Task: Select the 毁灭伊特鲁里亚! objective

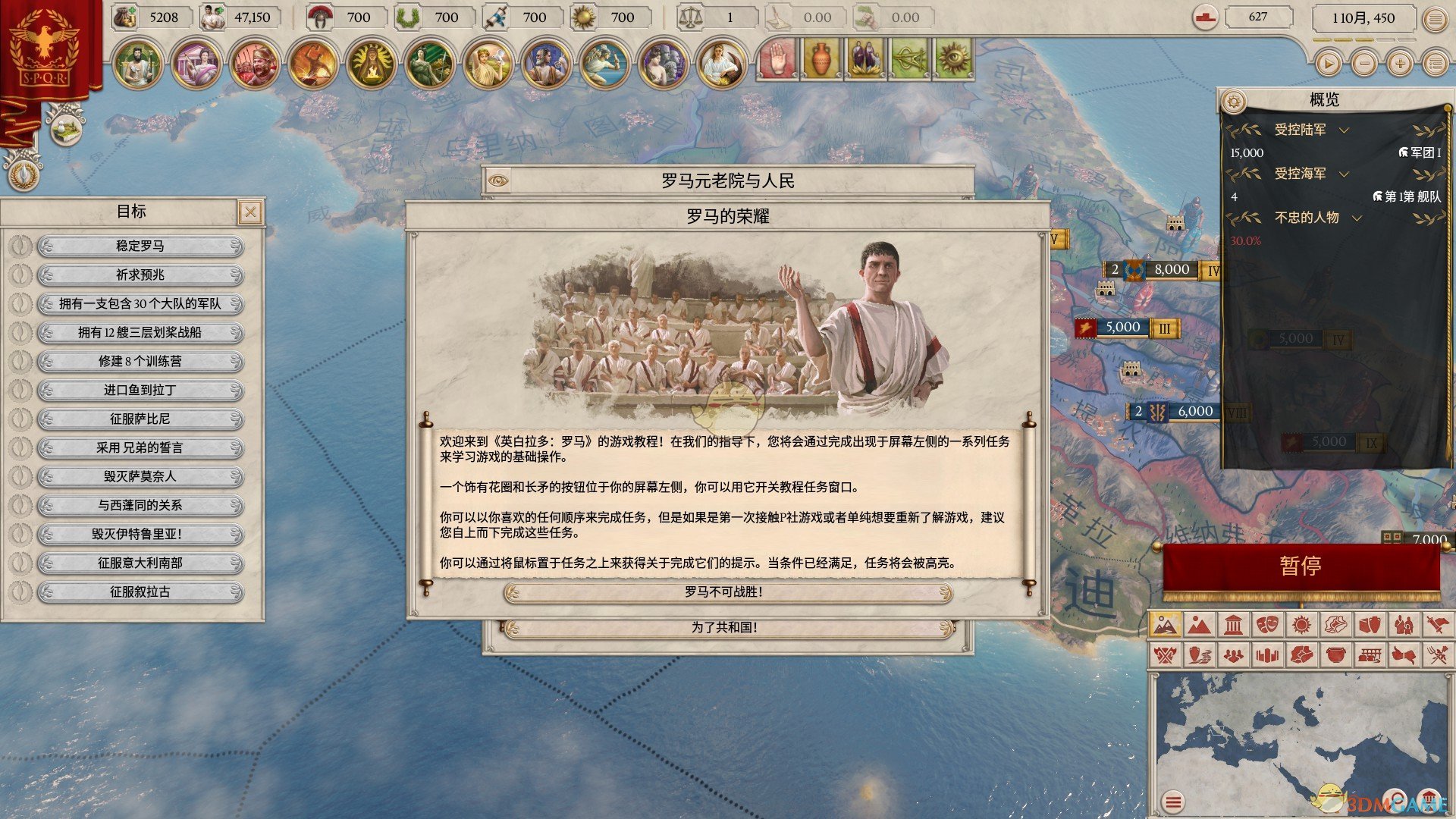Action: [x=140, y=534]
